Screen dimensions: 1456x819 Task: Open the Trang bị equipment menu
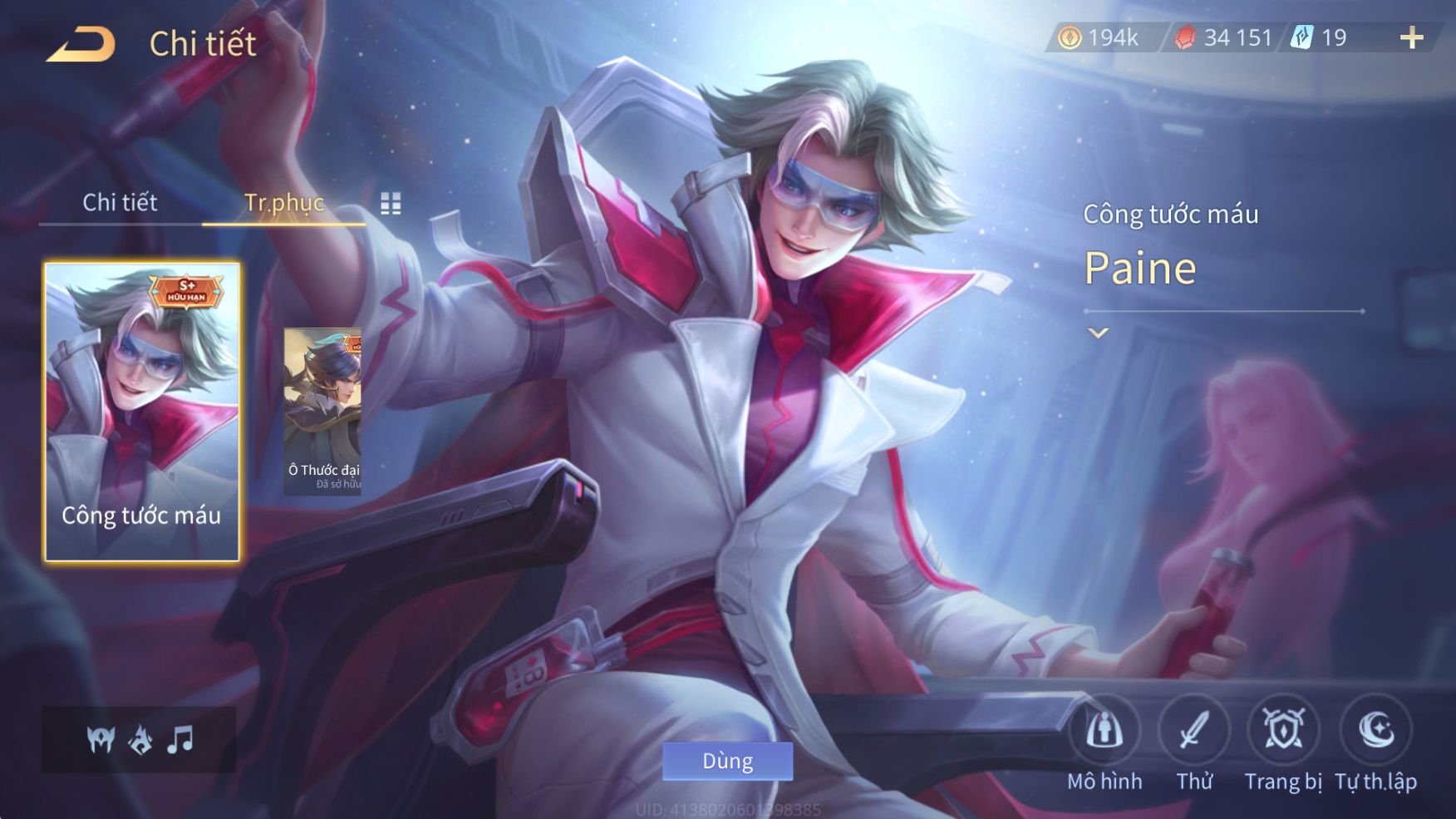[x=1283, y=732]
